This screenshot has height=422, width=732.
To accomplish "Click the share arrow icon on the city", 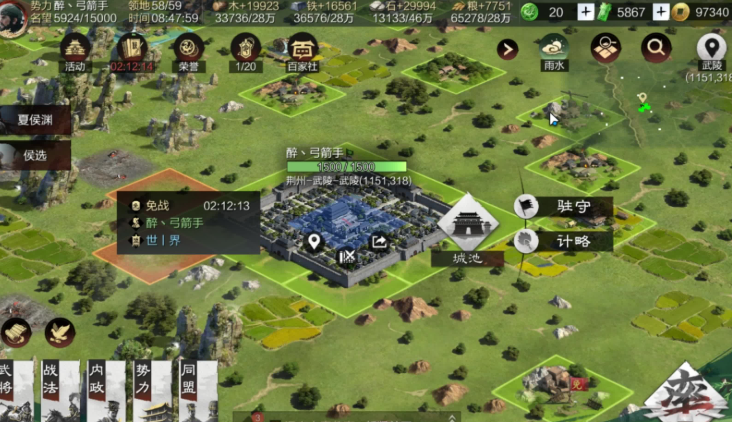I will point(380,242).
